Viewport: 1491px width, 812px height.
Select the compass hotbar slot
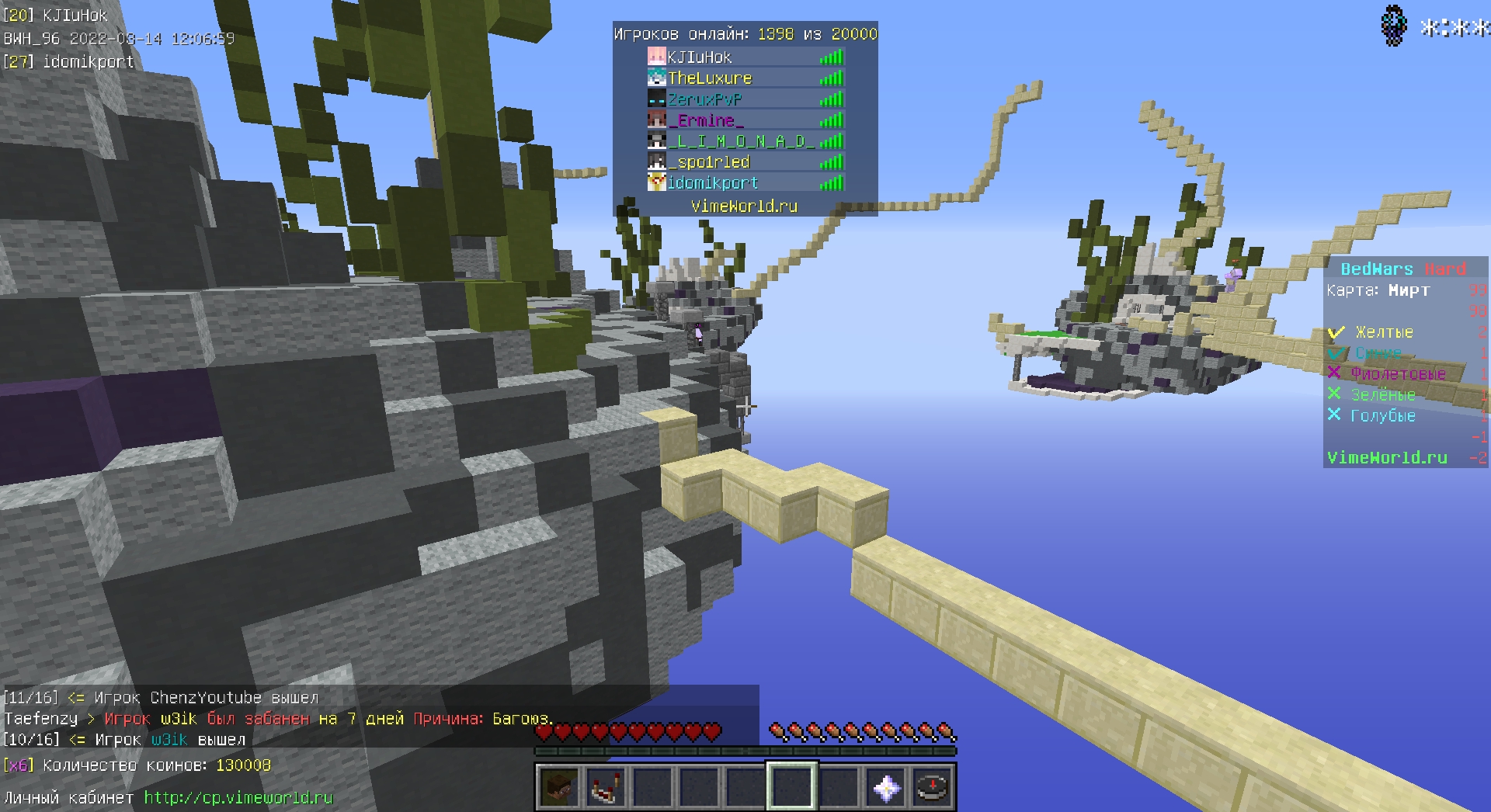click(933, 788)
